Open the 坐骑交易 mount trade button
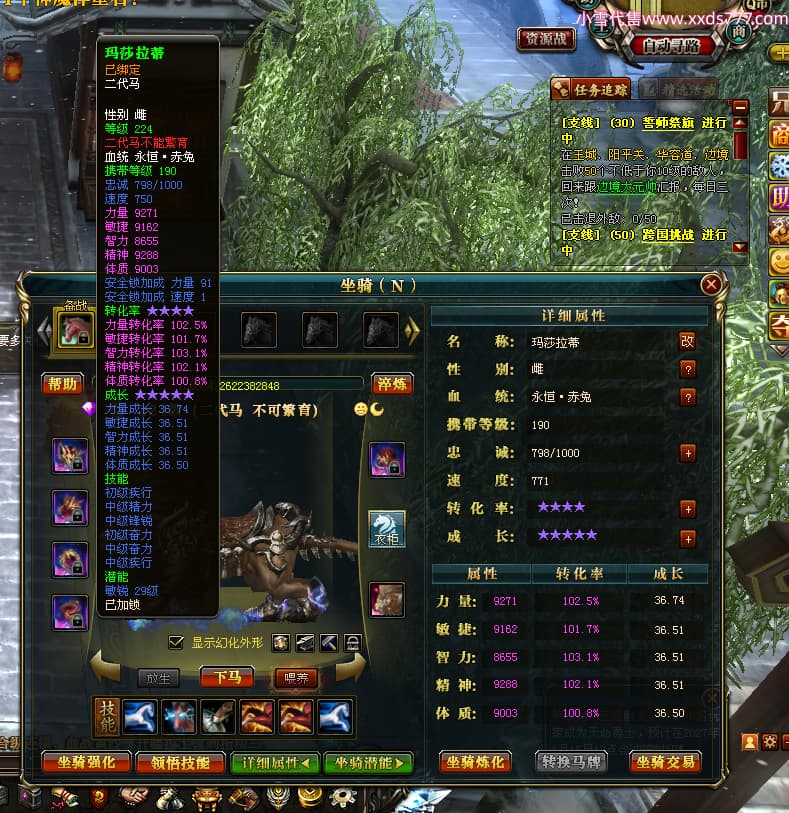 [x=664, y=762]
